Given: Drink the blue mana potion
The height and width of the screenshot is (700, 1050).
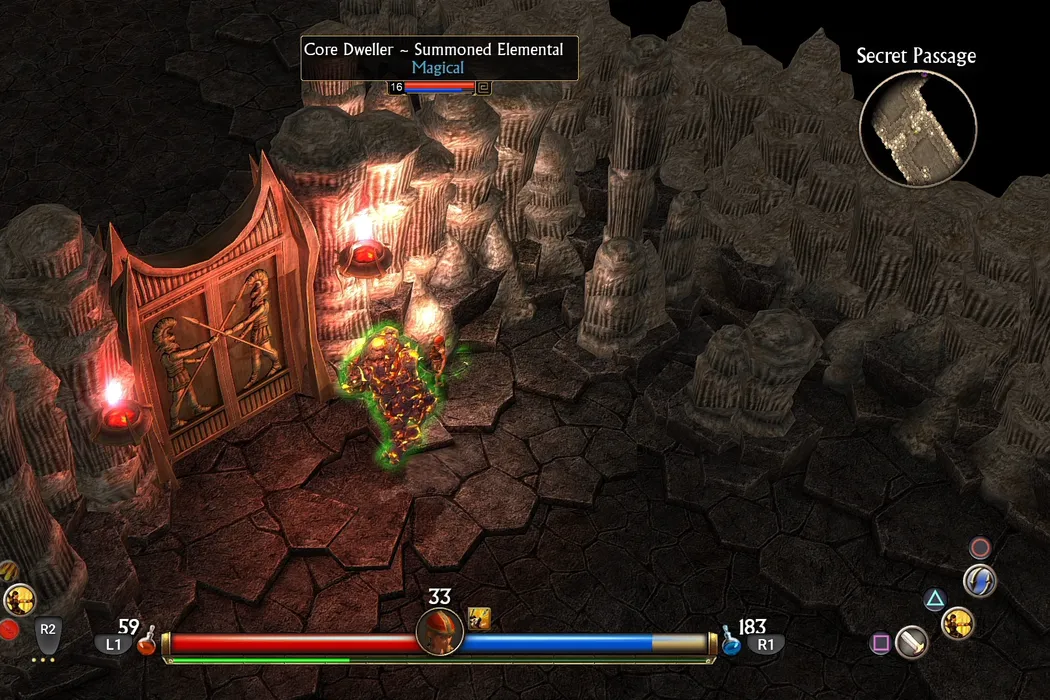Looking at the screenshot, I should [x=731, y=643].
